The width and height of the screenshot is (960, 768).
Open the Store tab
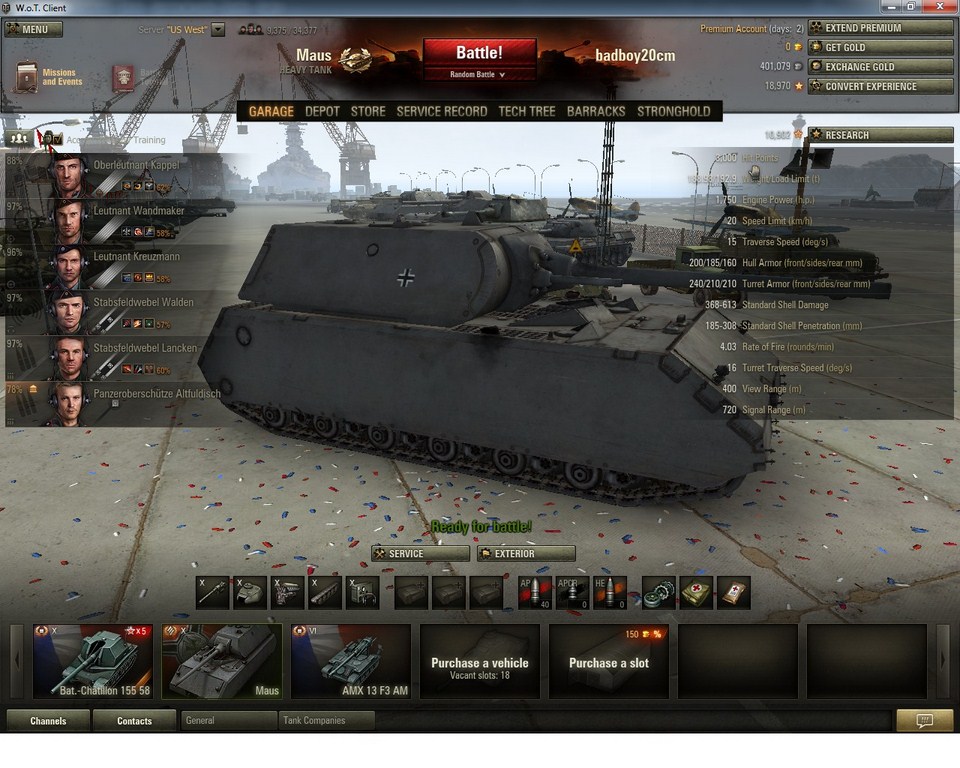[x=368, y=111]
